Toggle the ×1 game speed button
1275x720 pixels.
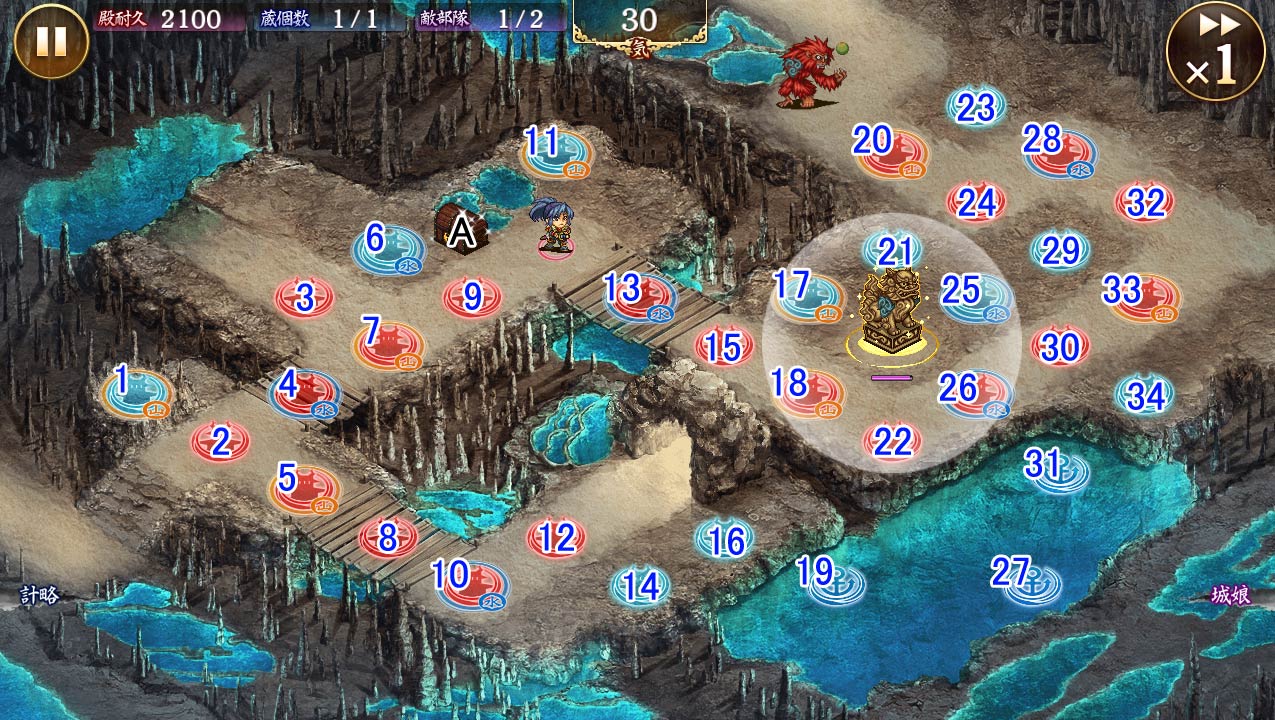[1215, 50]
